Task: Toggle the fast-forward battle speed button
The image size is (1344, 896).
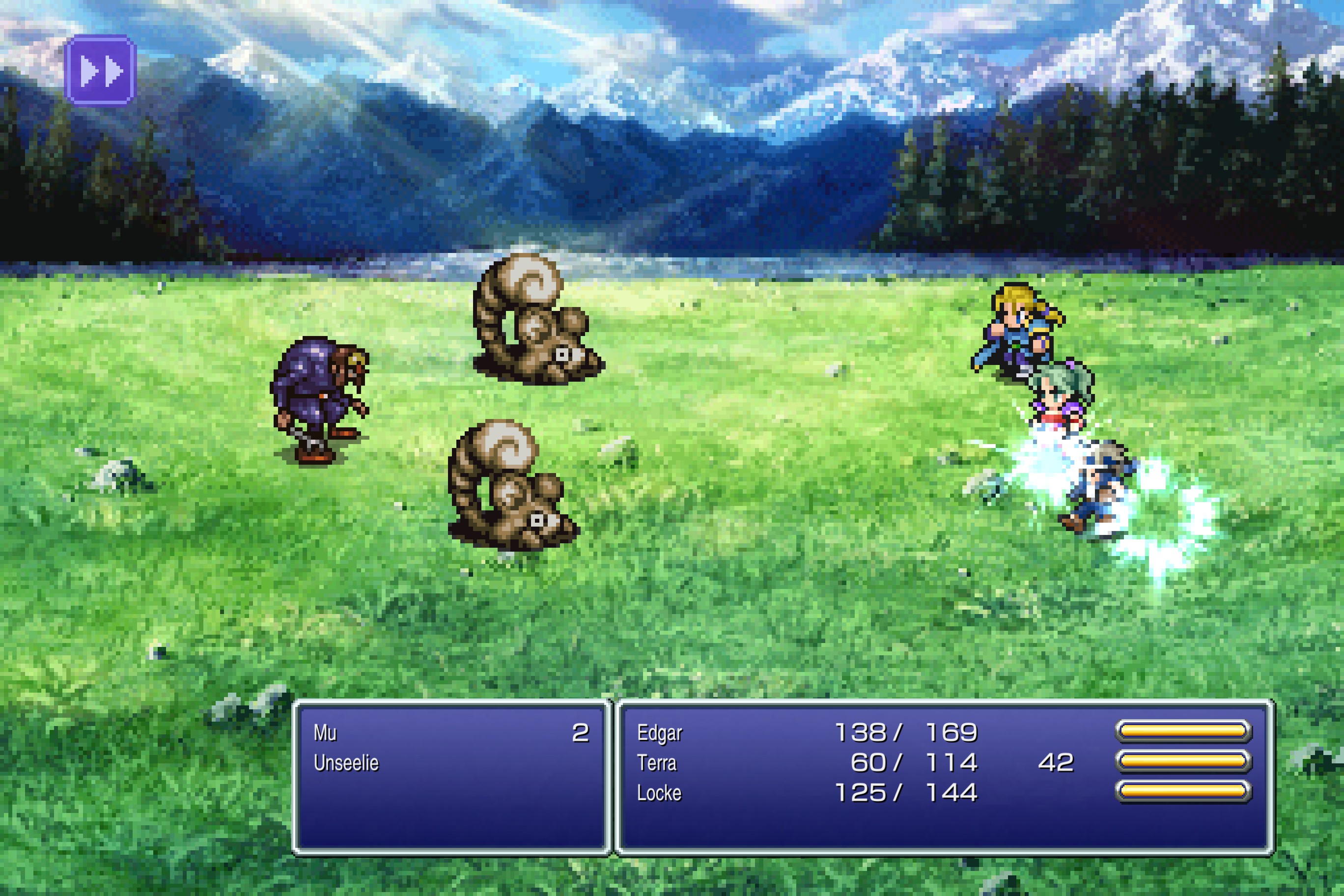Action: point(101,71)
